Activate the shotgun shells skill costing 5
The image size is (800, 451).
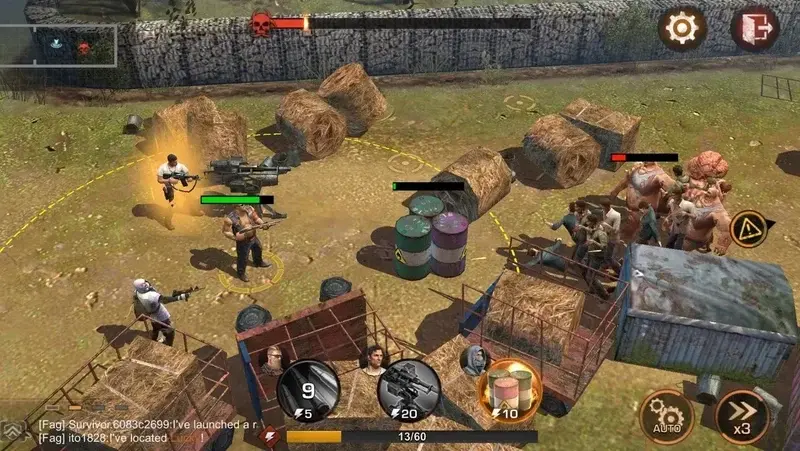pos(308,388)
